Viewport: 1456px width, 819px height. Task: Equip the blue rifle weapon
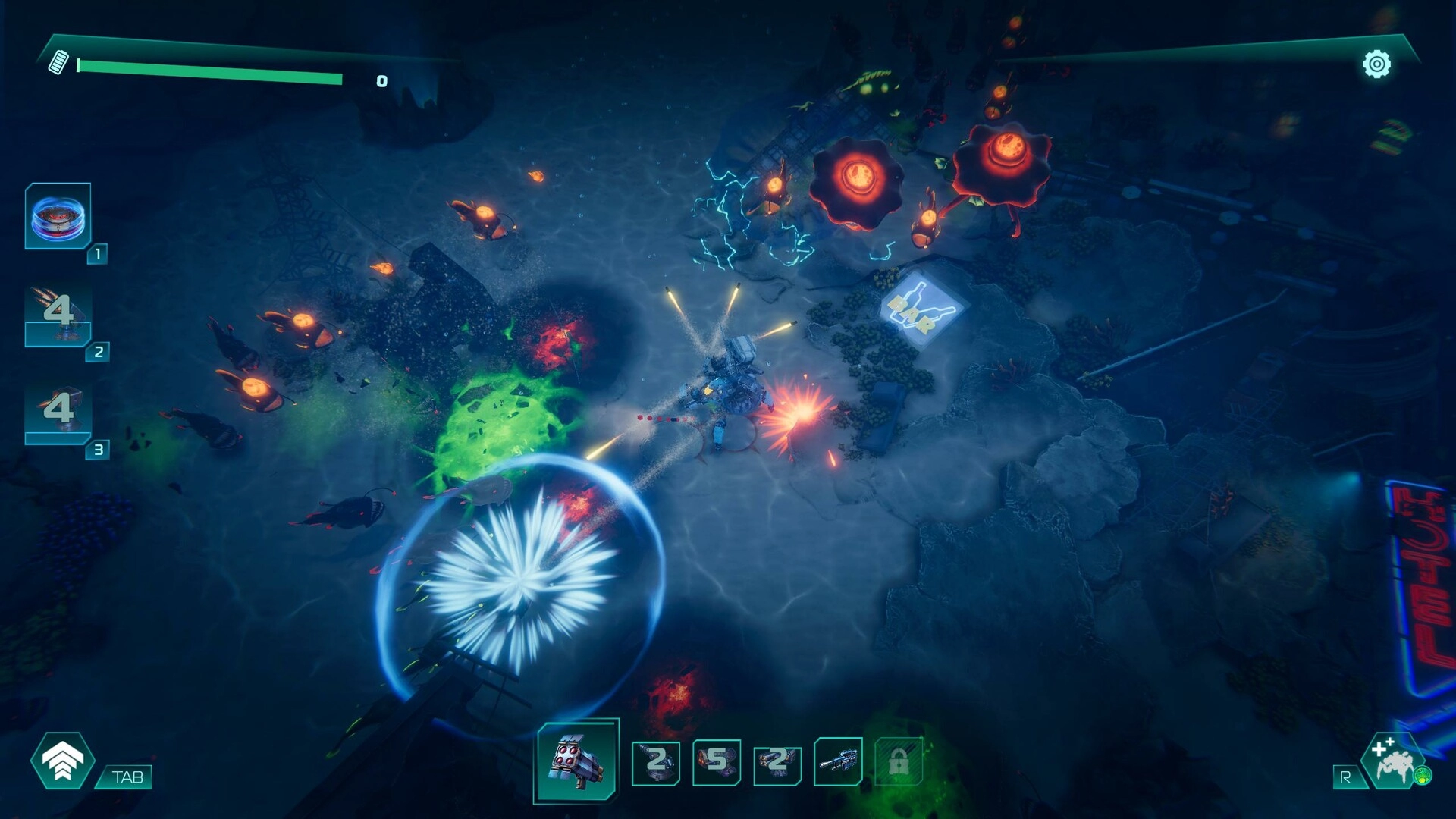click(838, 762)
